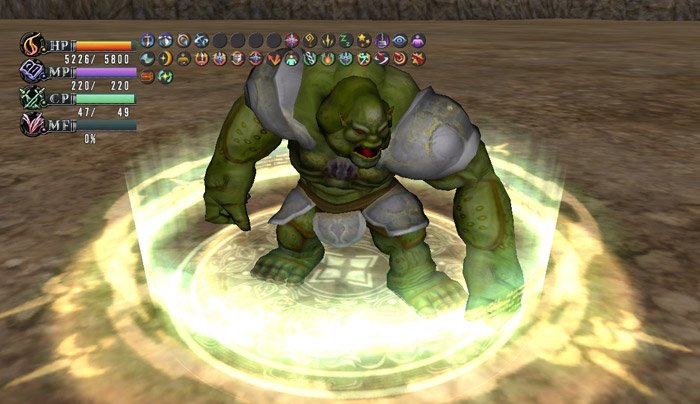Select the green sleep Zz status icon
The image size is (700, 404).
coord(345,40)
